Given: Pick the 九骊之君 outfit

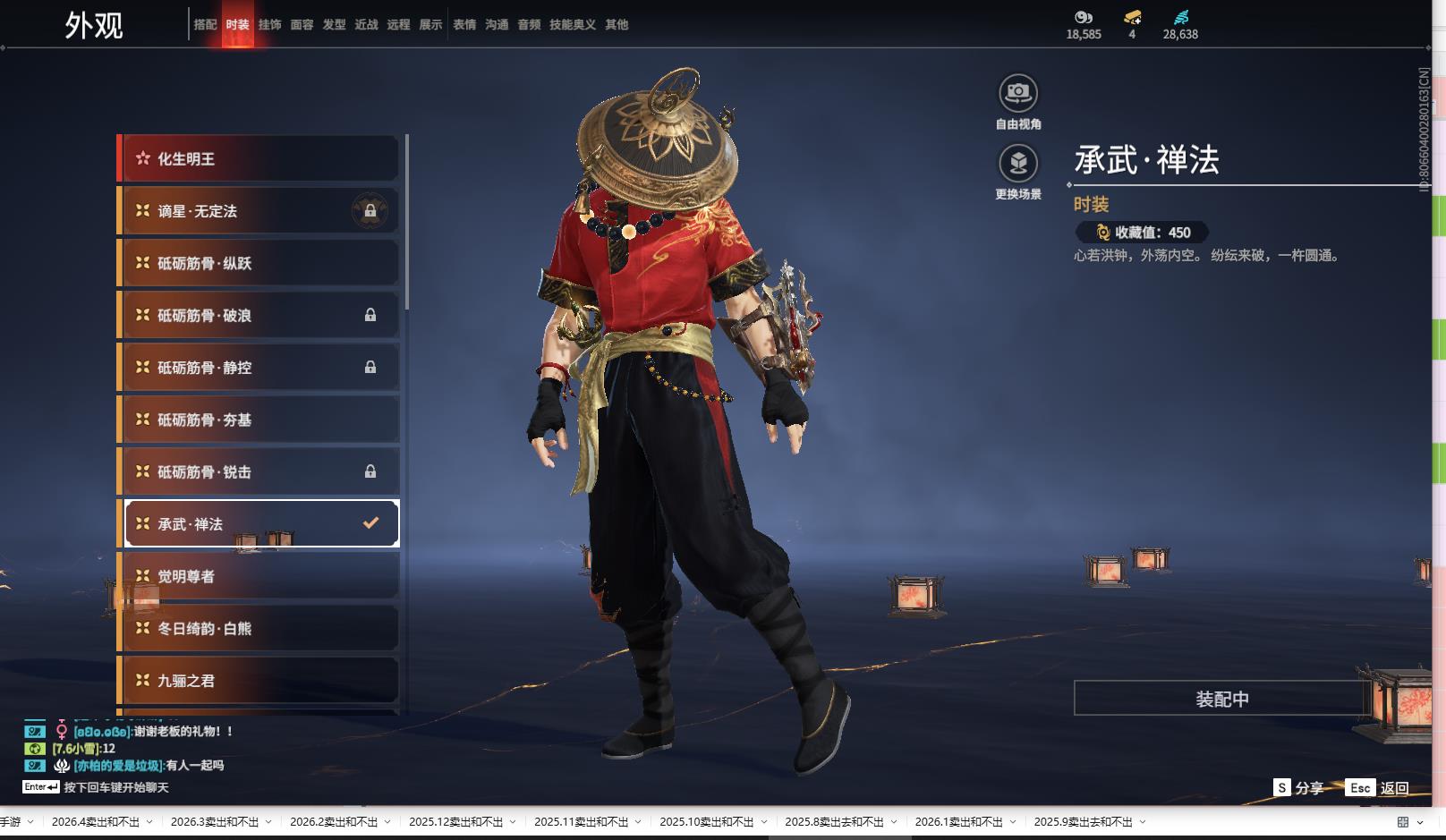Looking at the screenshot, I should click(x=258, y=681).
